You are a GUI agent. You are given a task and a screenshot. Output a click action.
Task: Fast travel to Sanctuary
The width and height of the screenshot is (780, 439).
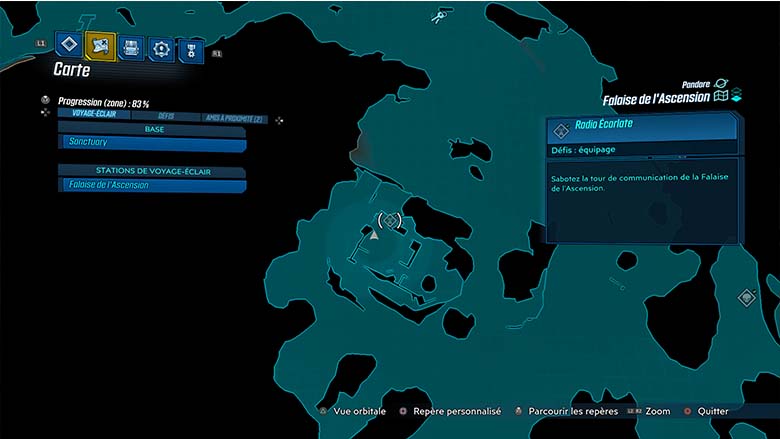152,143
